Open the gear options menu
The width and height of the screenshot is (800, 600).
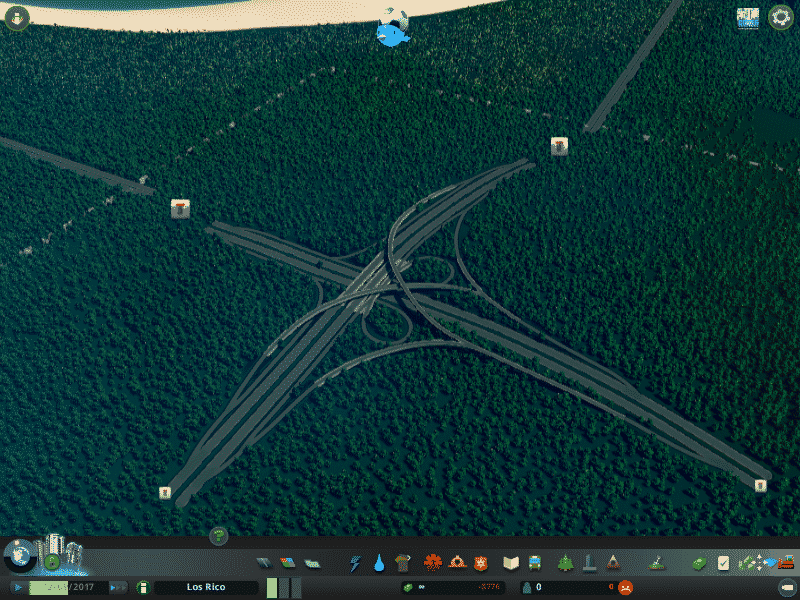tap(781, 17)
